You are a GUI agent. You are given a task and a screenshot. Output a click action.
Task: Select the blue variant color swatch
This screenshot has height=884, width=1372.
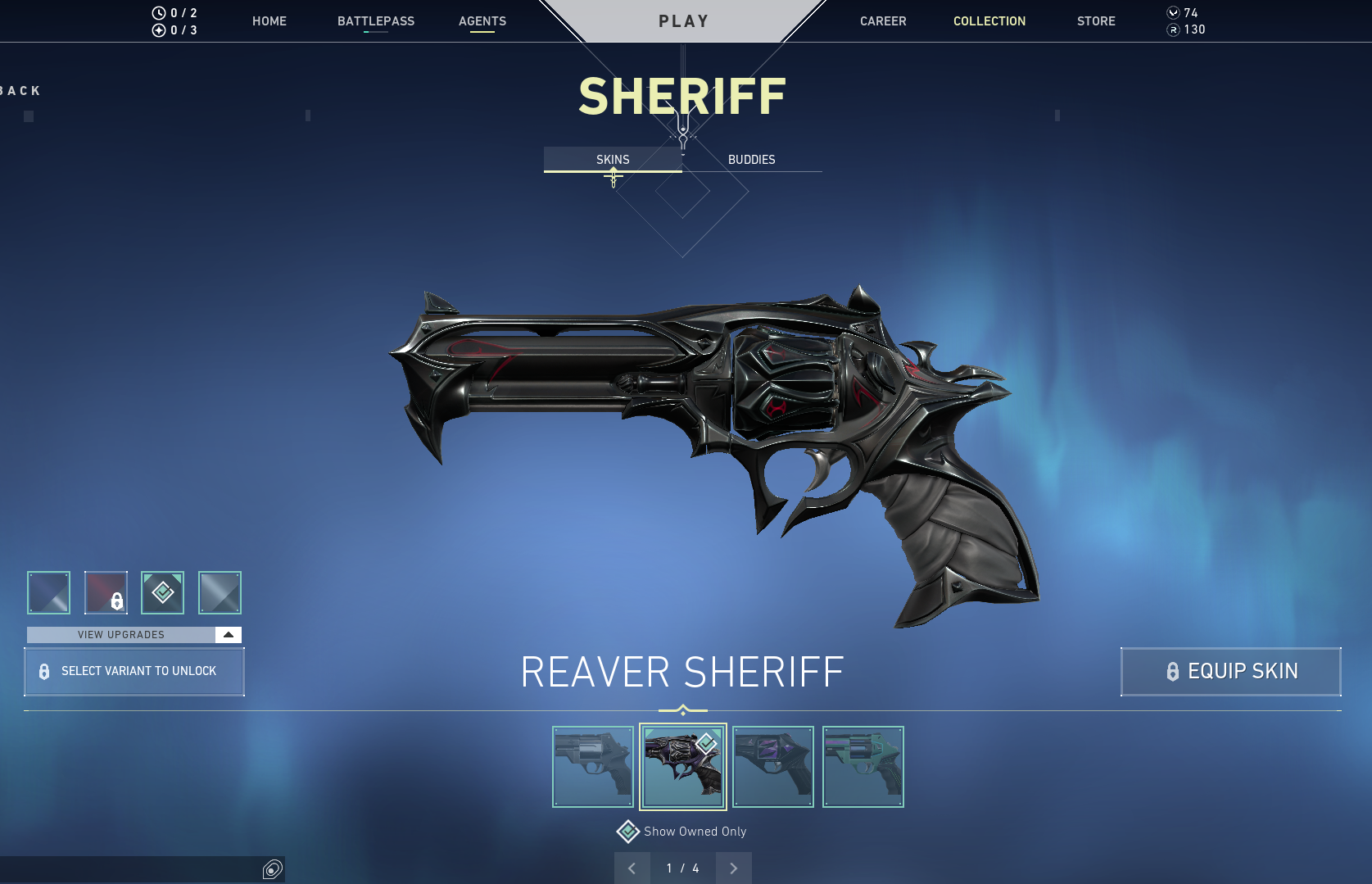[x=48, y=592]
